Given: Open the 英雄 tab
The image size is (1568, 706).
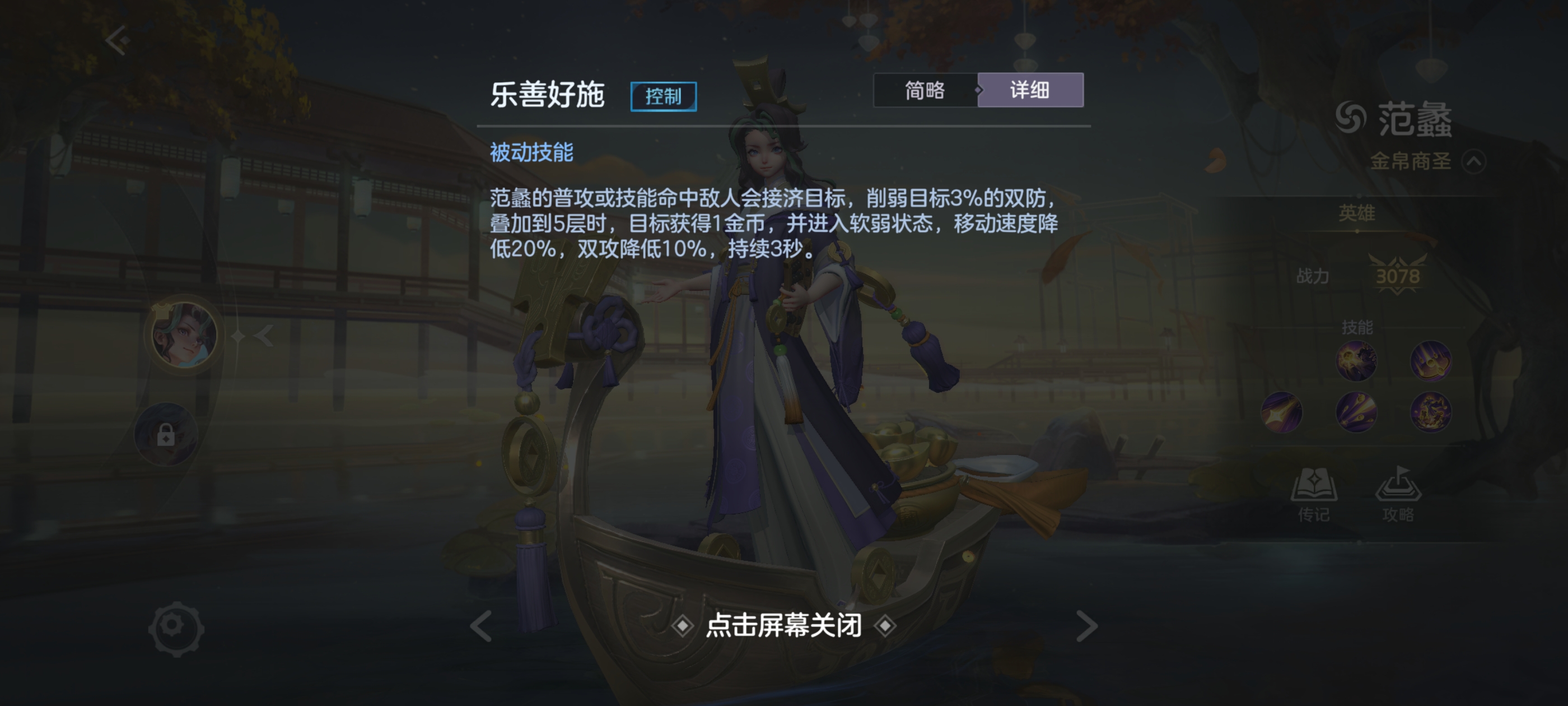Looking at the screenshot, I should click(1356, 215).
